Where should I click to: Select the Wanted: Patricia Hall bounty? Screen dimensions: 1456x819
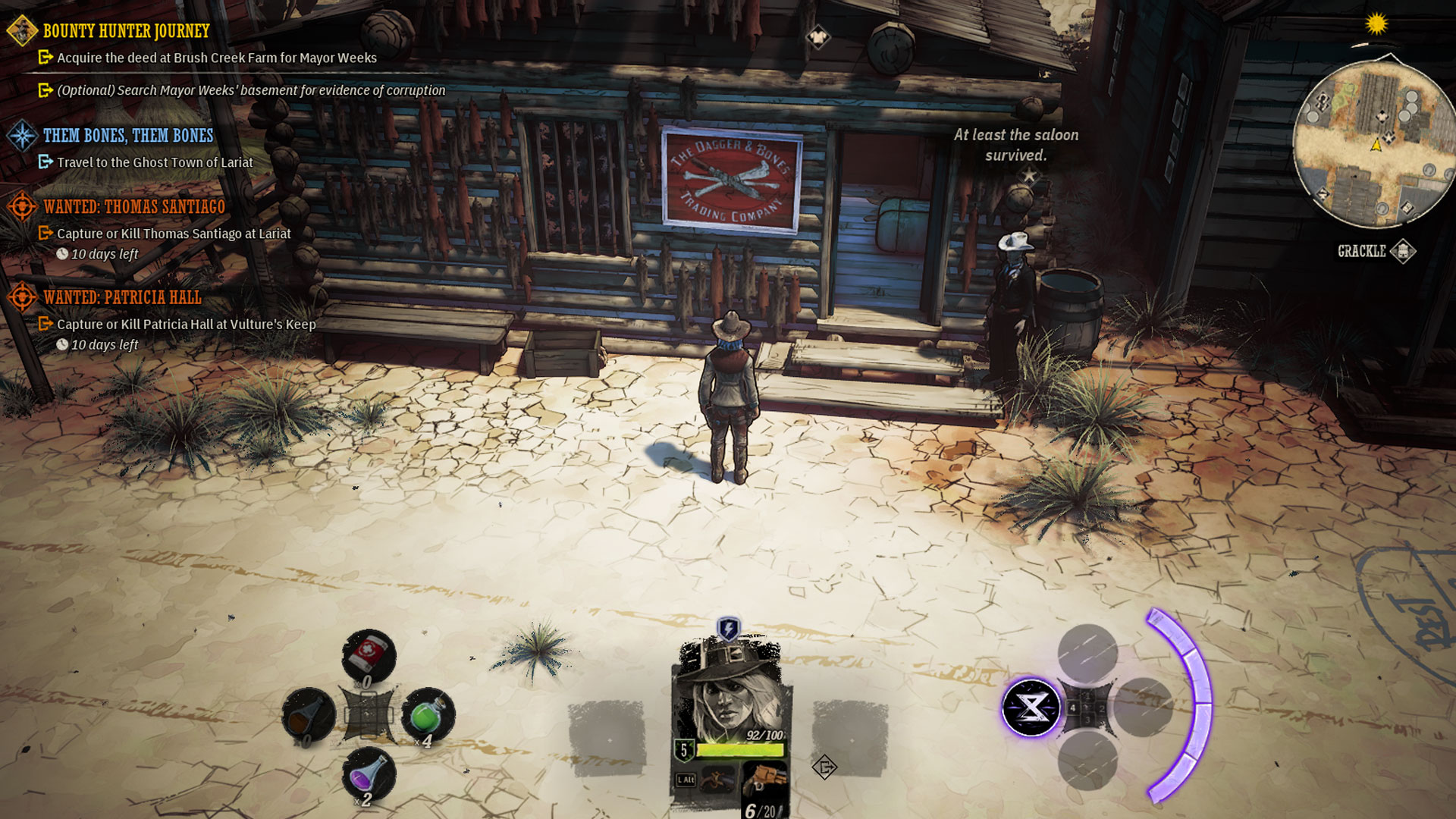(122, 297)
